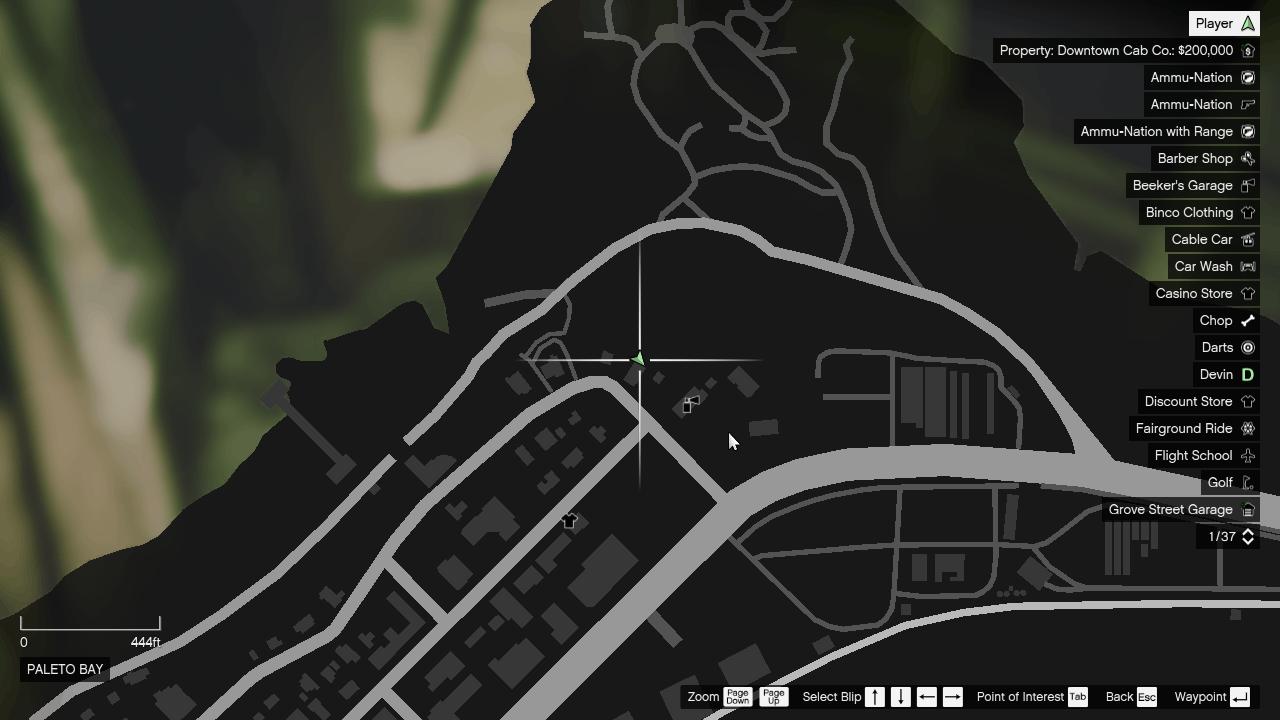Select the Golf flag icon
The height and width of the screenshot is (720, 1280).
click(1247, 482)
